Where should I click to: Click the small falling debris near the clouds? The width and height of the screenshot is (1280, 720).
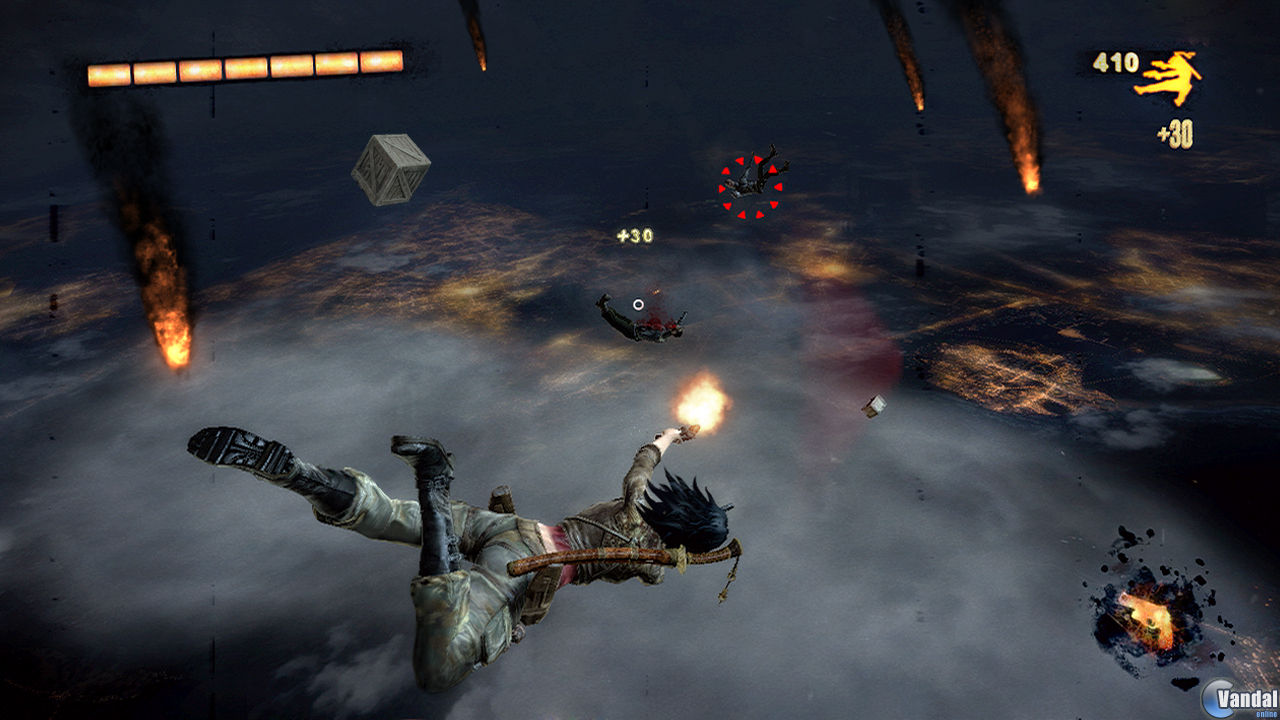pos(873,408)
